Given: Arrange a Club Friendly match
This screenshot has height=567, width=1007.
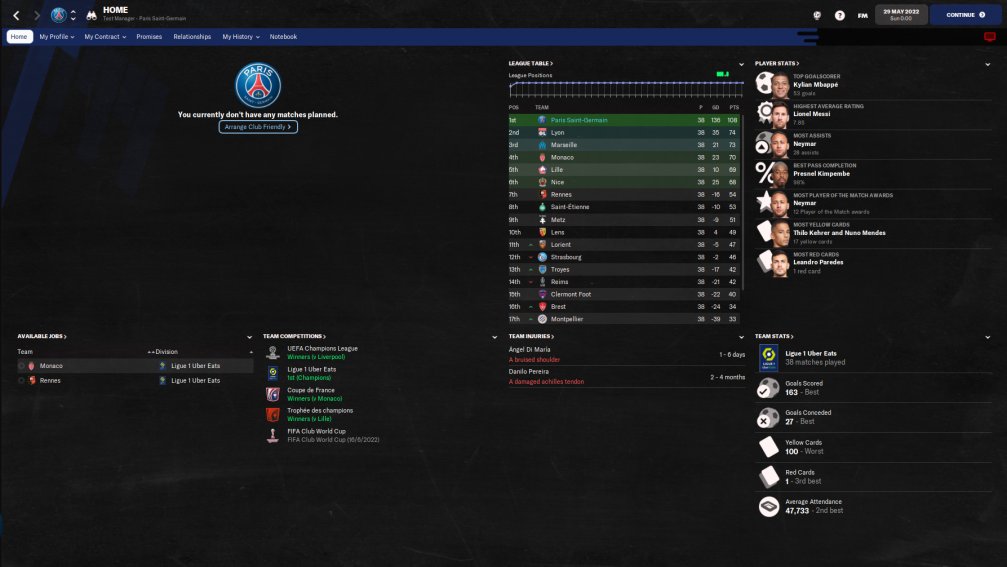Looking at the screenshot, I should (258, 127).
